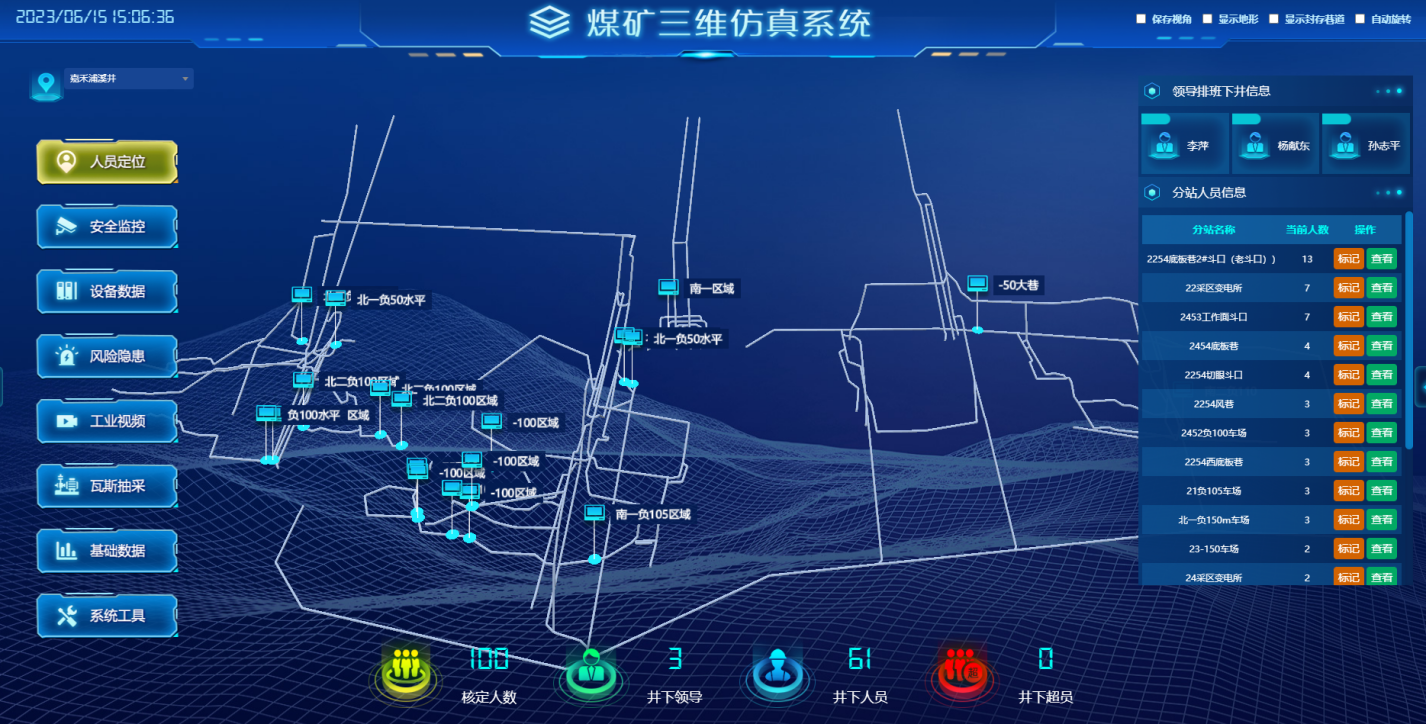Image resolution: width=1426 pixels, height=724 pixels.
Task: Open the 嘉禾浦溪井 mine dropdown
Action: 127,78
